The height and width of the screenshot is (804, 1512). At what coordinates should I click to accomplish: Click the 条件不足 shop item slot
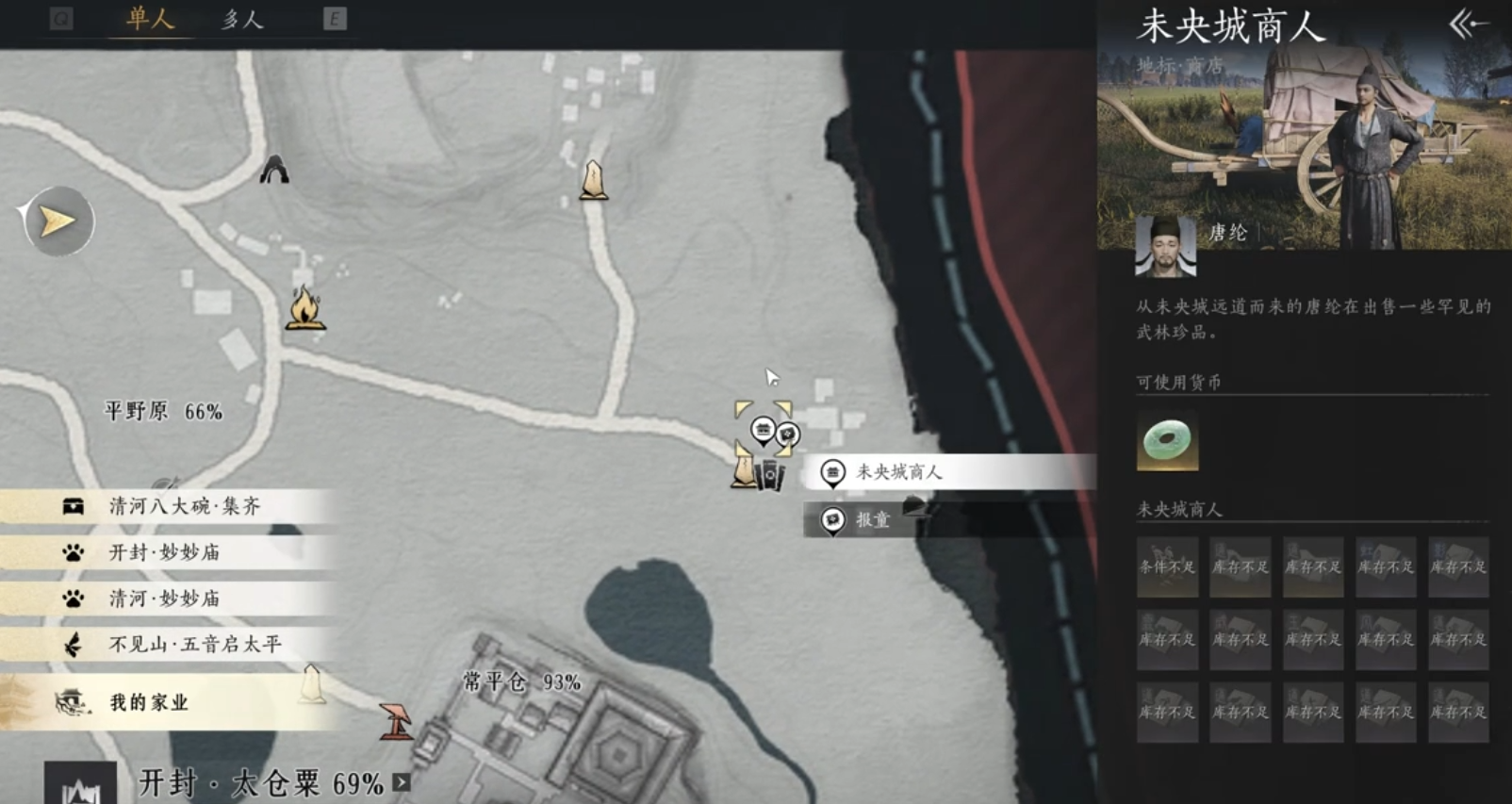(1167, 566)
